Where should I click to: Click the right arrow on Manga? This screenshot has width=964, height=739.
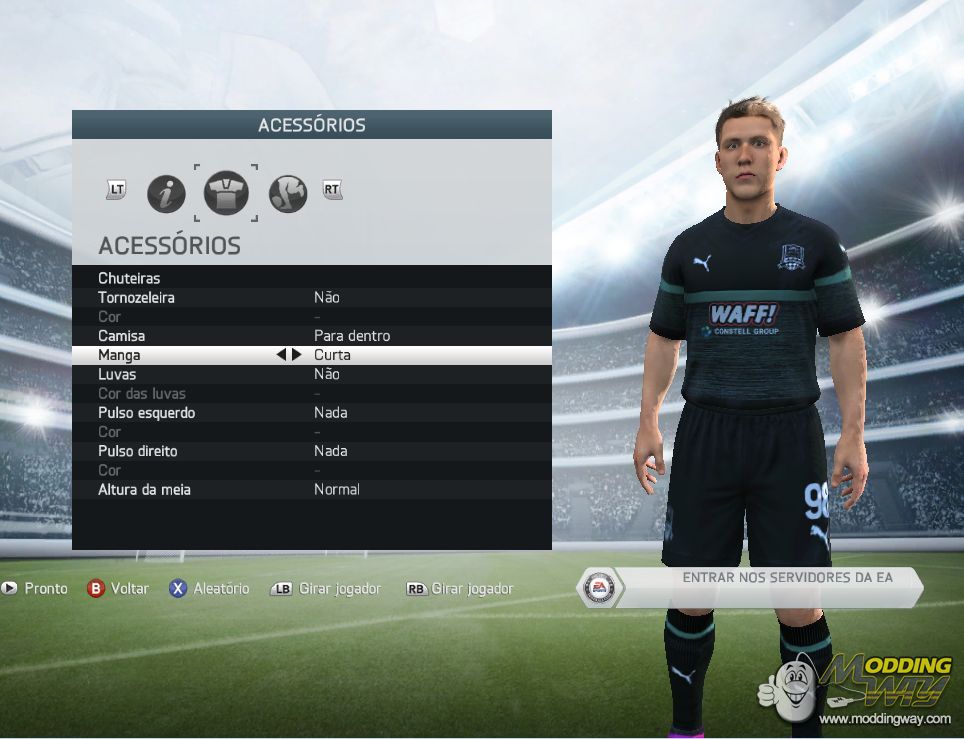297,355
